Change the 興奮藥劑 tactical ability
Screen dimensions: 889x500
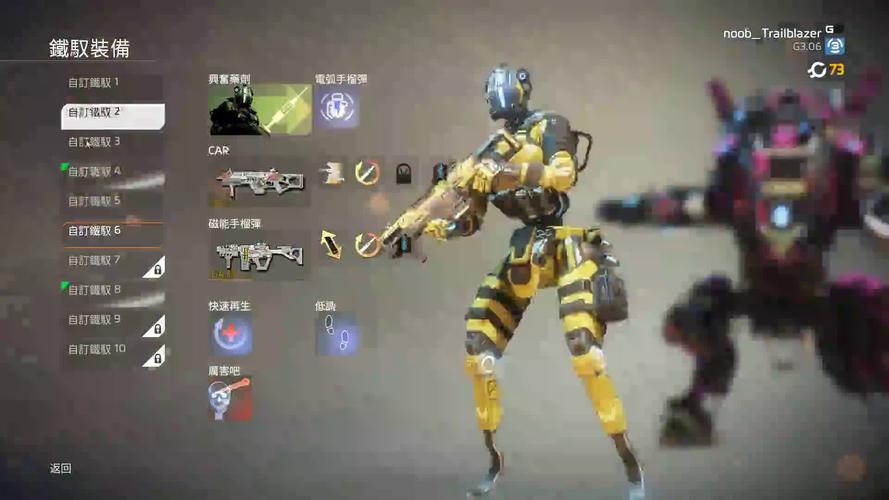(259, 110)
